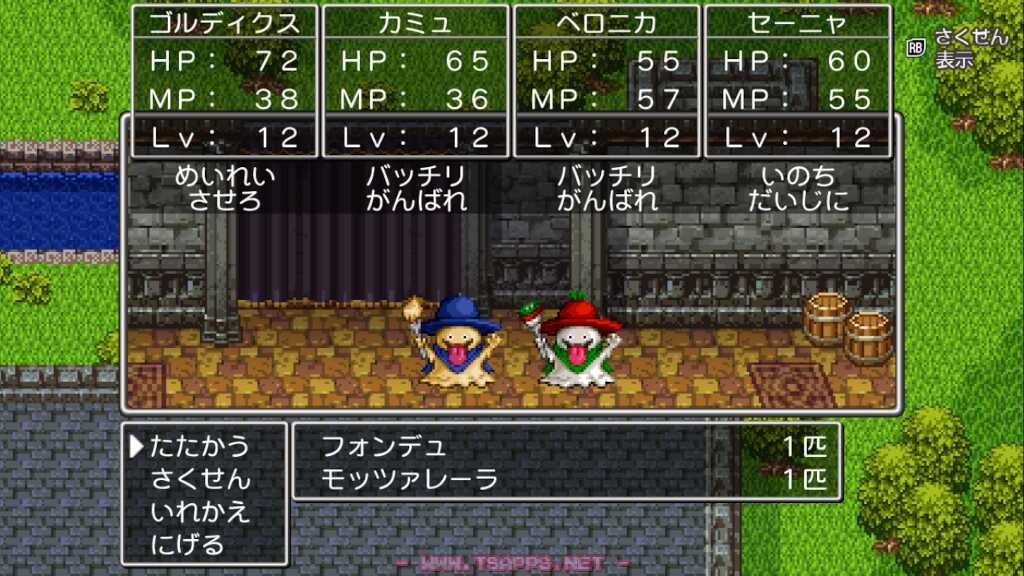Target the フォンデュ enemy row

pyautogui.click(x=566, y=446)
